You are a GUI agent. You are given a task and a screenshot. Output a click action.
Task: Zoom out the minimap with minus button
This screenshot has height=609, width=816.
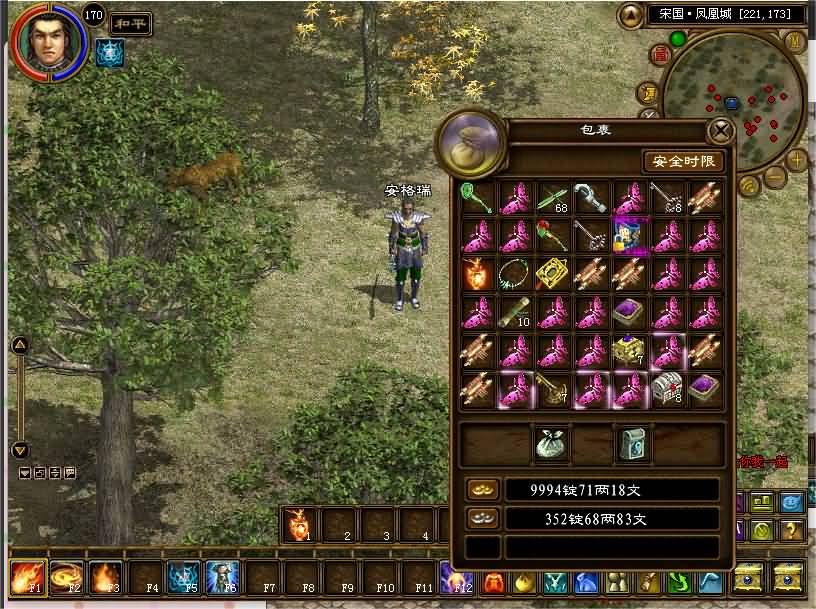pyautogui.click(x=775, y=178)
